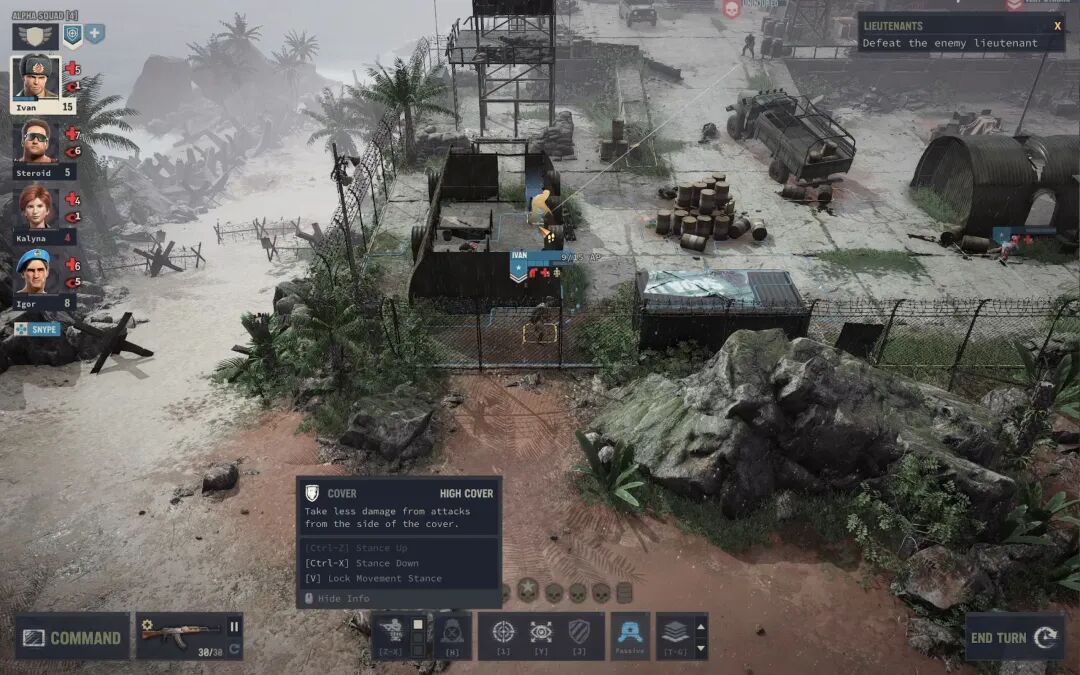Activate the eye overwatch ability
1080x675 pixels.
[x=541, y=632]
